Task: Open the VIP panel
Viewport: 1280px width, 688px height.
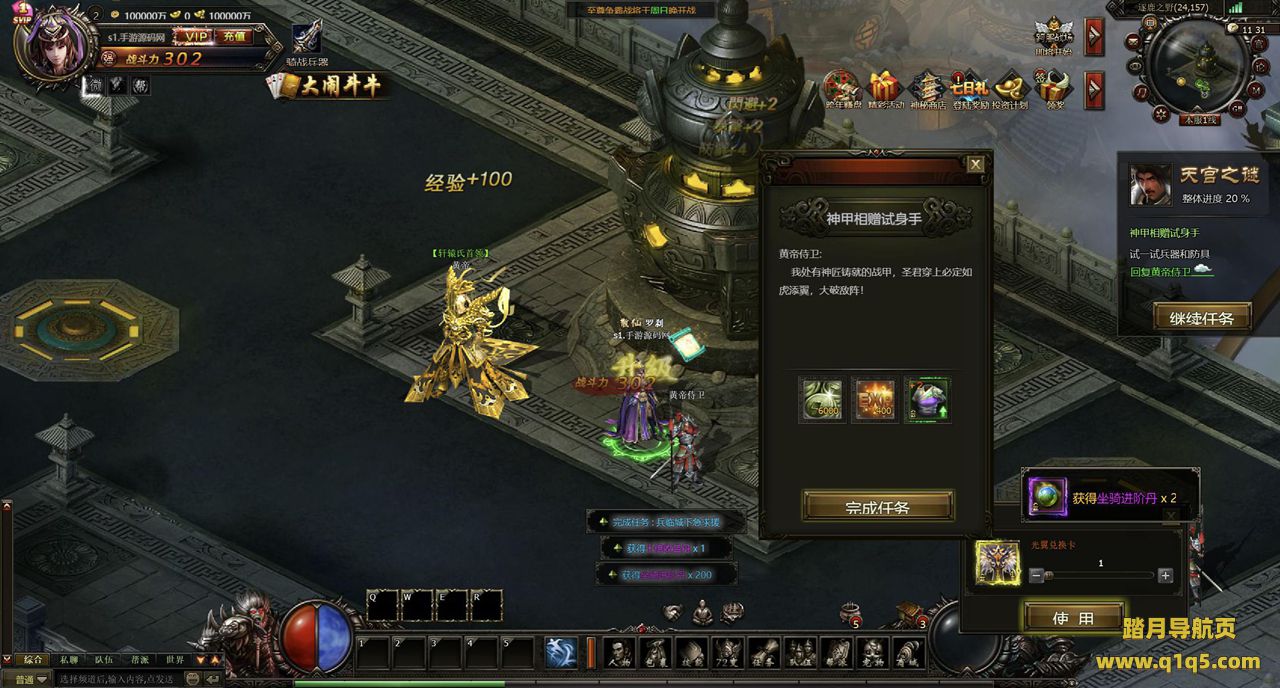Action: [x=192, y=36]
